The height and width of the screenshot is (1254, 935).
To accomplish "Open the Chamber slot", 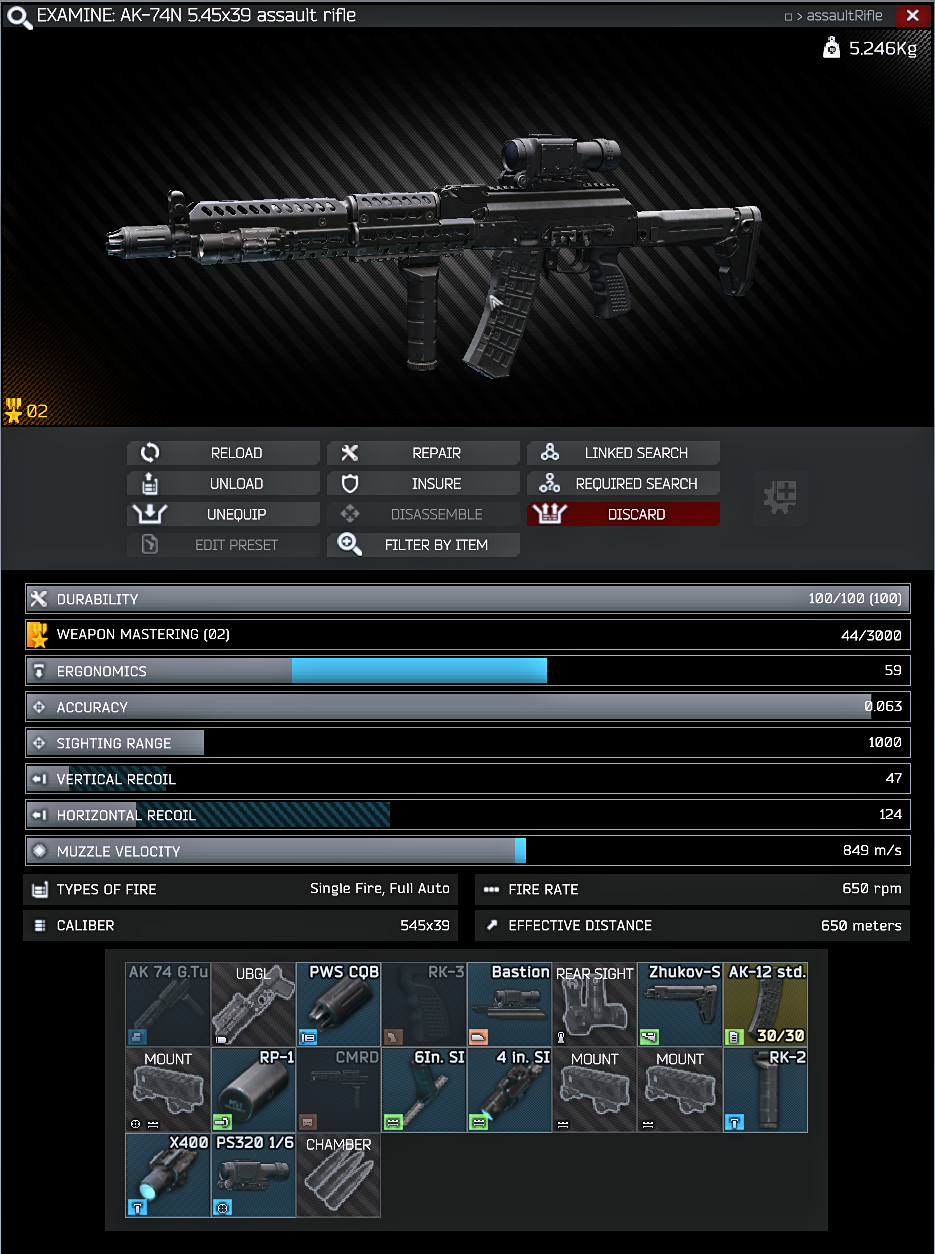I will [338, 1175].
